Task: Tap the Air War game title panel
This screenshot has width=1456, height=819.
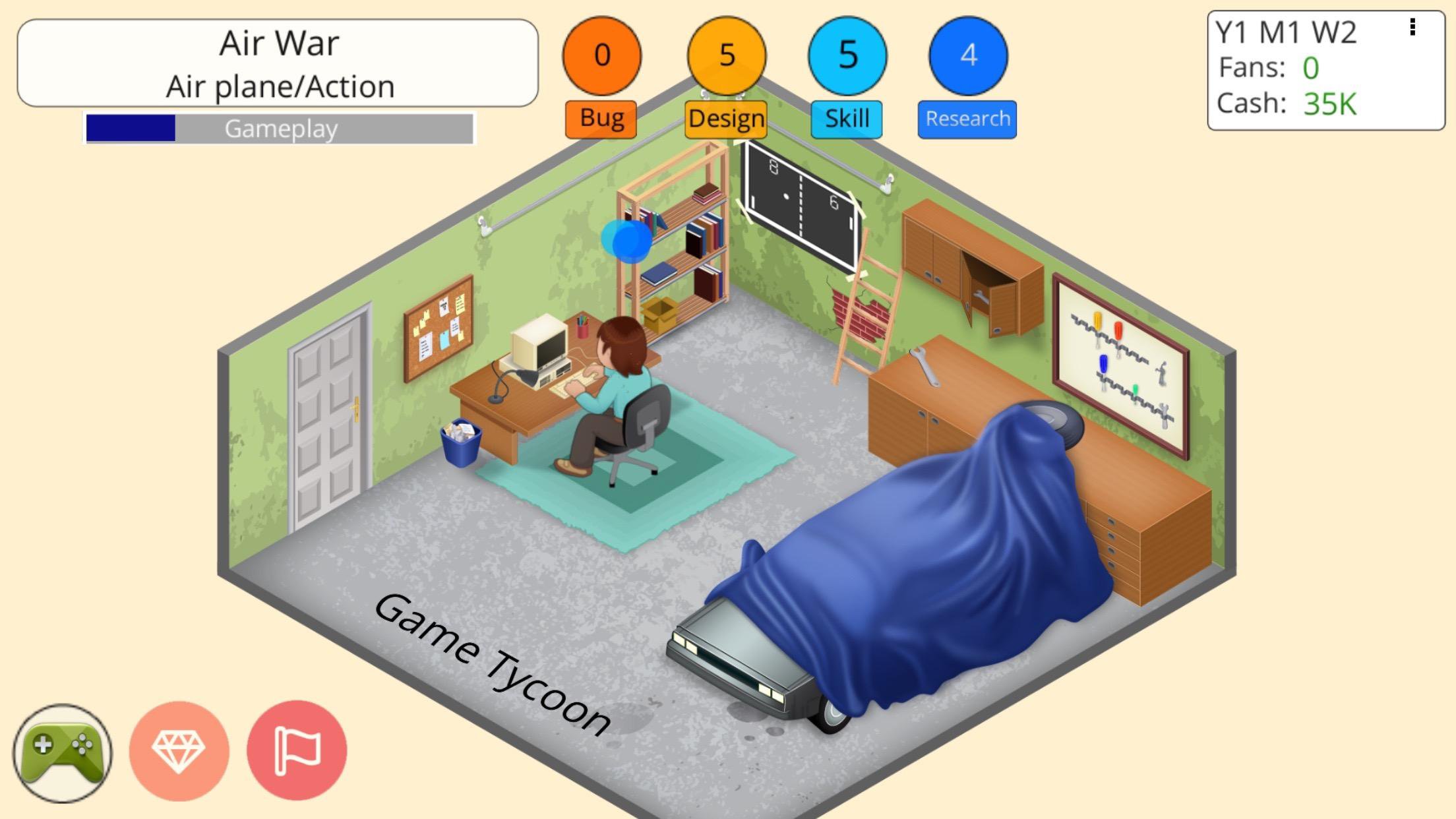Action: (278, 63)
